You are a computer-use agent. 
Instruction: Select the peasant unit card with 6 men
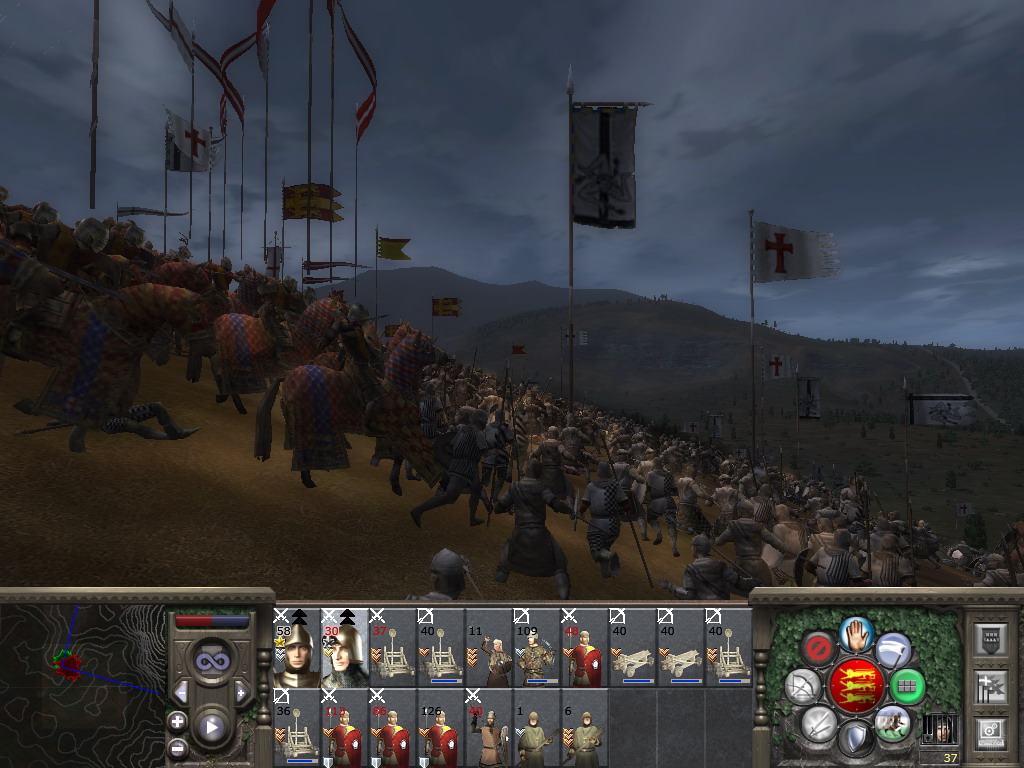click(x=584, y=729)
